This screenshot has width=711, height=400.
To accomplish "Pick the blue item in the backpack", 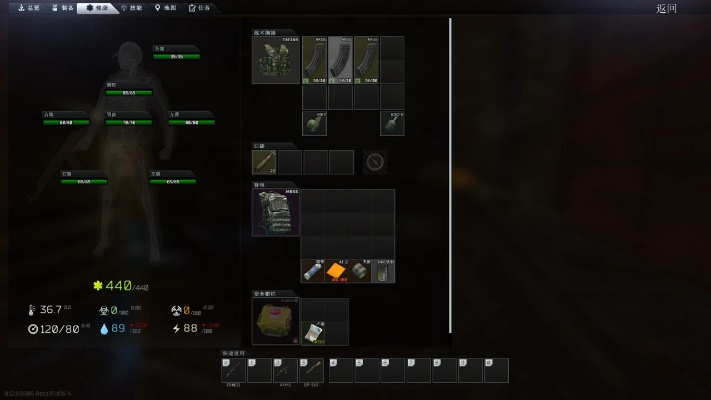I will [x=312, y=271].
